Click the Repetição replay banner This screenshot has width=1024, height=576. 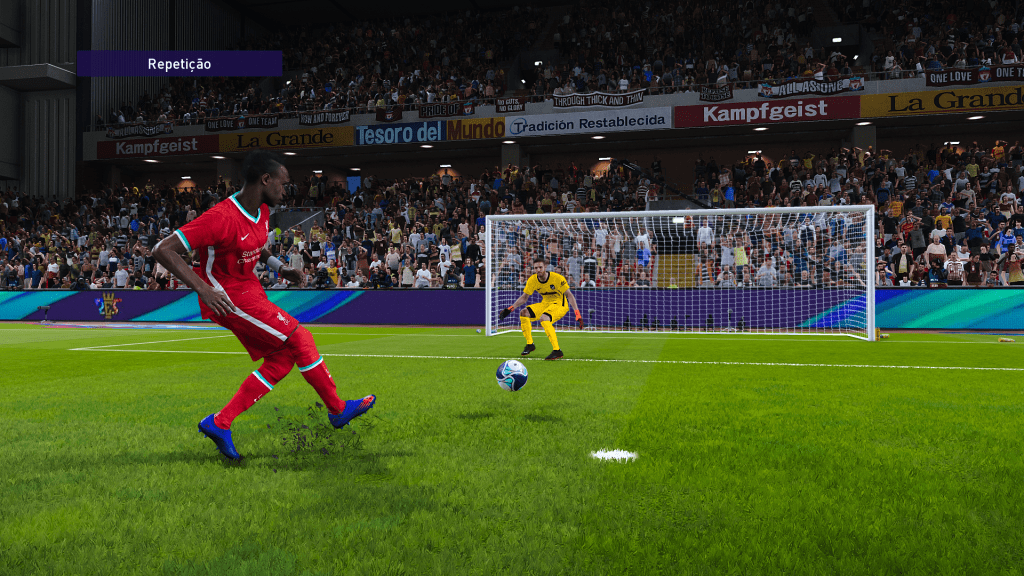(180, 64)
